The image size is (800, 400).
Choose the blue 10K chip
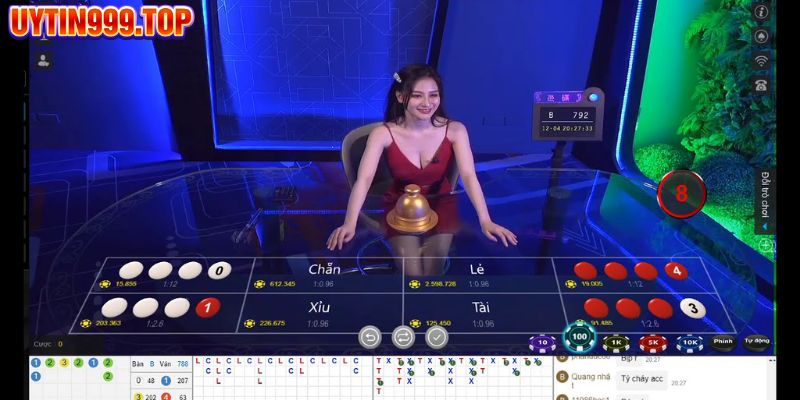click(x=689, y=343)
